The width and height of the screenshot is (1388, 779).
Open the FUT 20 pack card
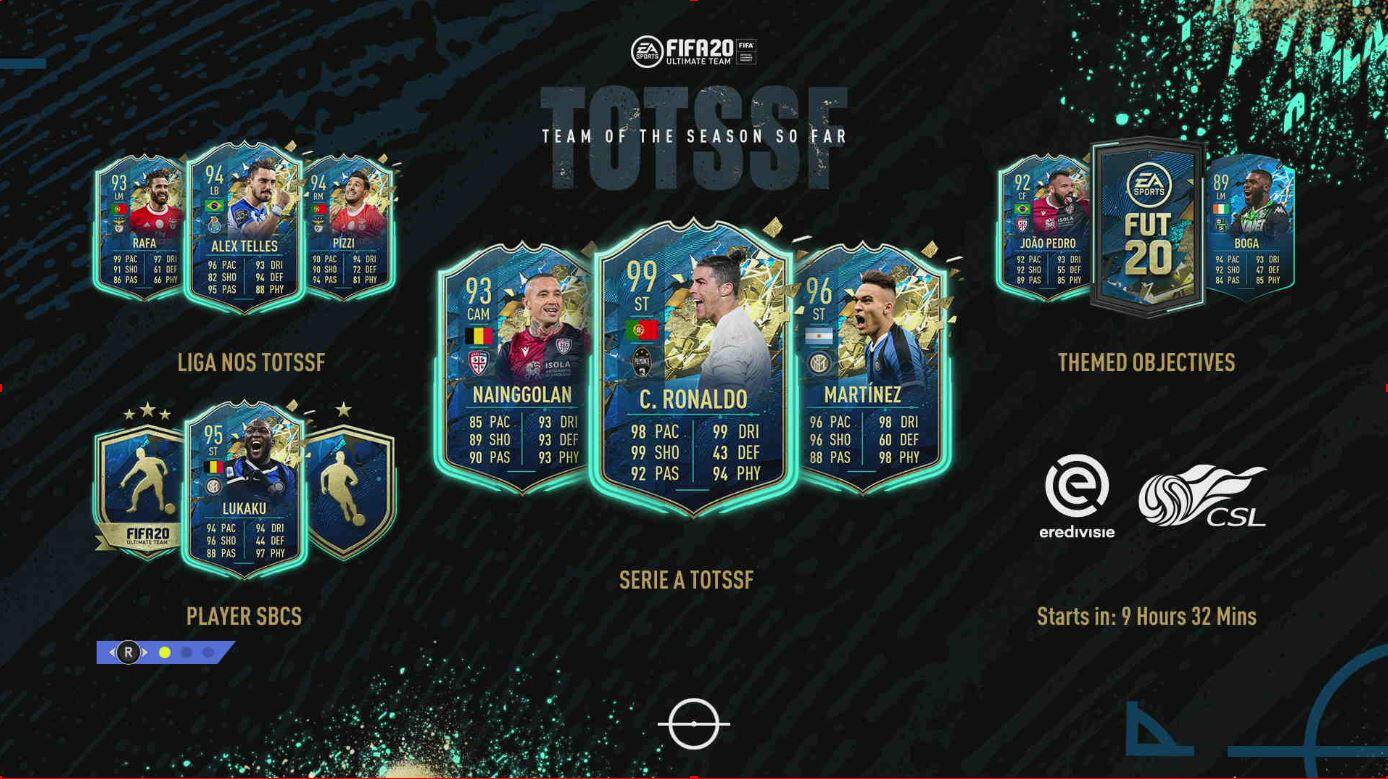point(1147,226)
